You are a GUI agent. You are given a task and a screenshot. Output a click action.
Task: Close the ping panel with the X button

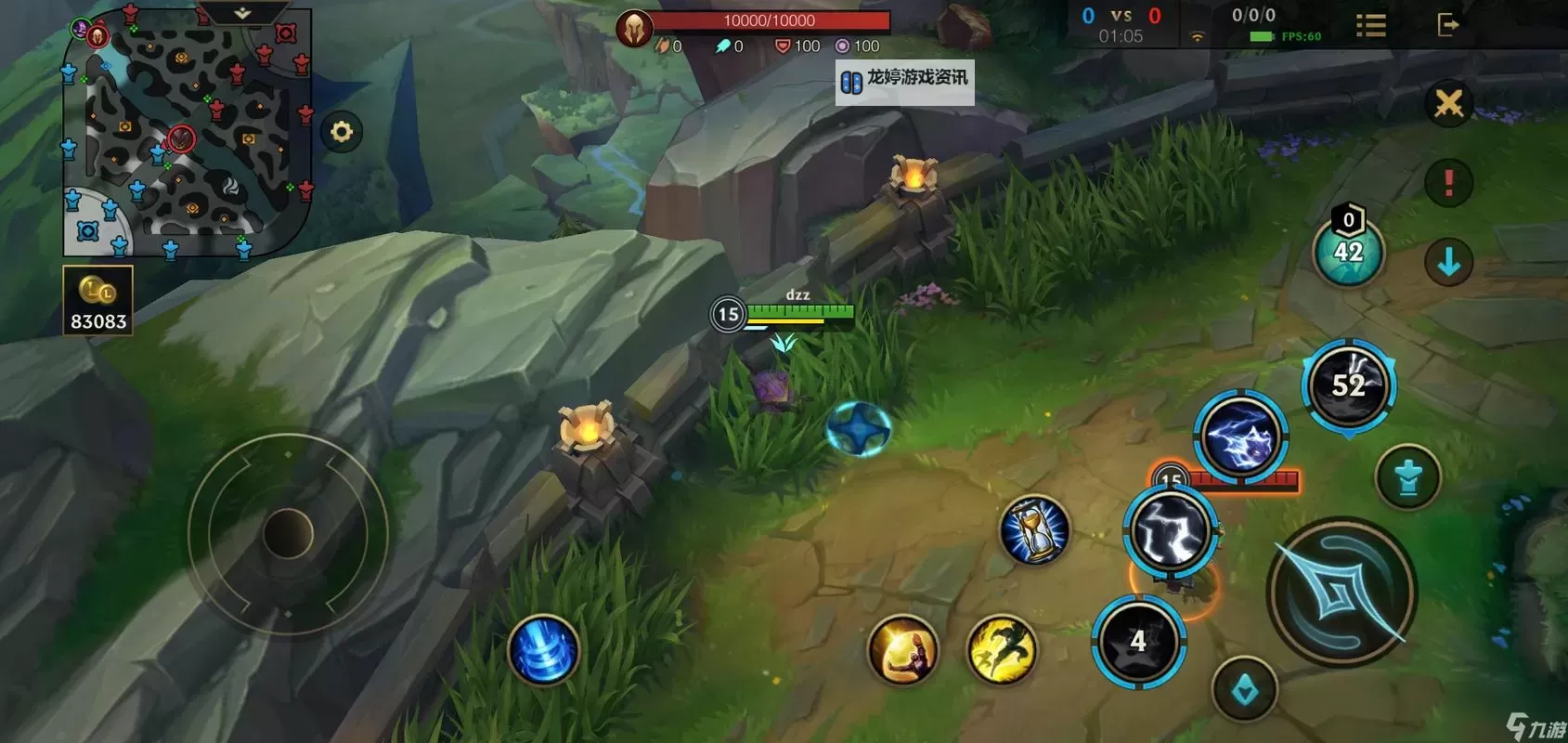tap(1448, 104)
